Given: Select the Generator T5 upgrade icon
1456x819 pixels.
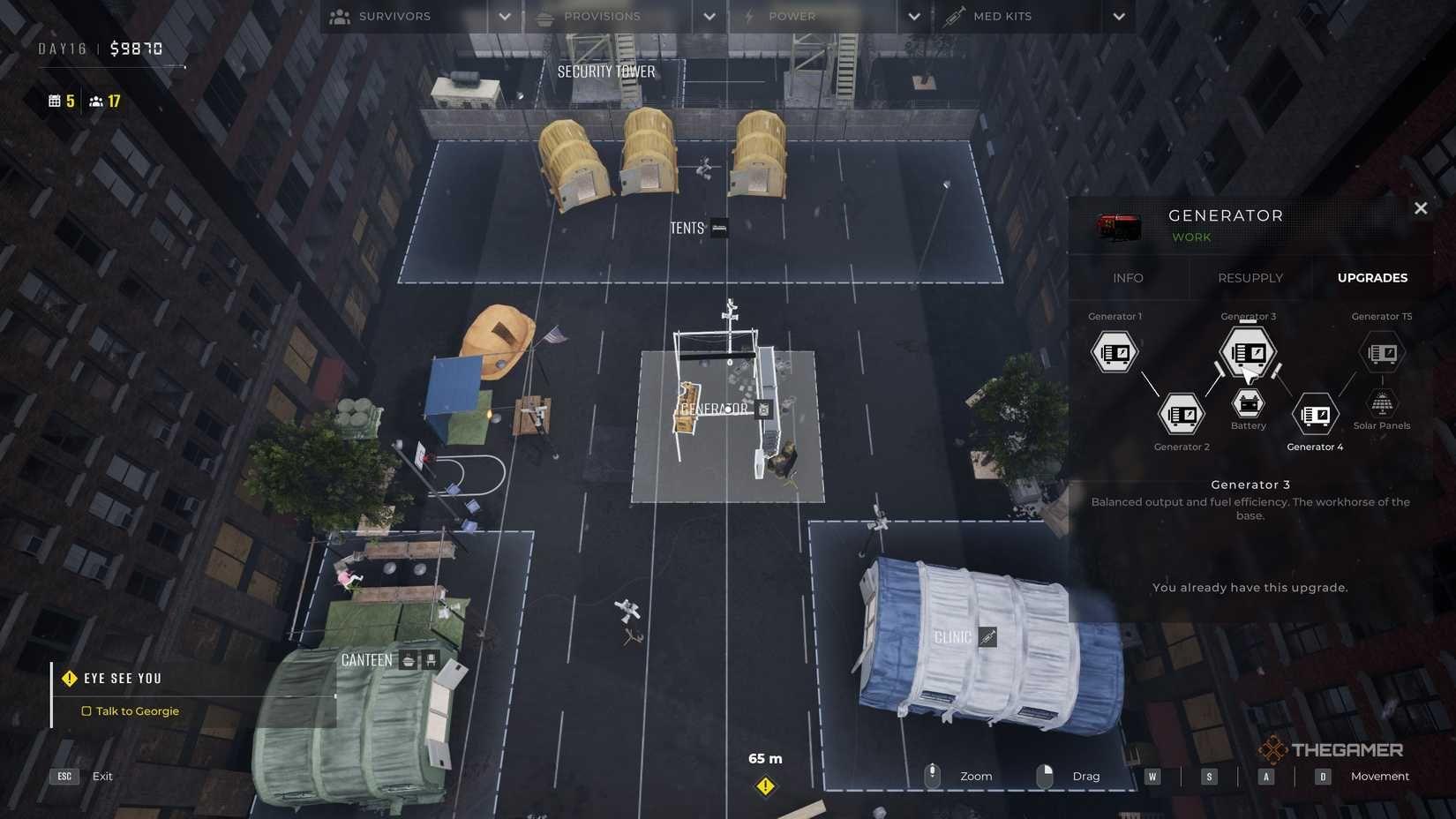Looking at the screenshot, I should click(x=1381, y=351).
